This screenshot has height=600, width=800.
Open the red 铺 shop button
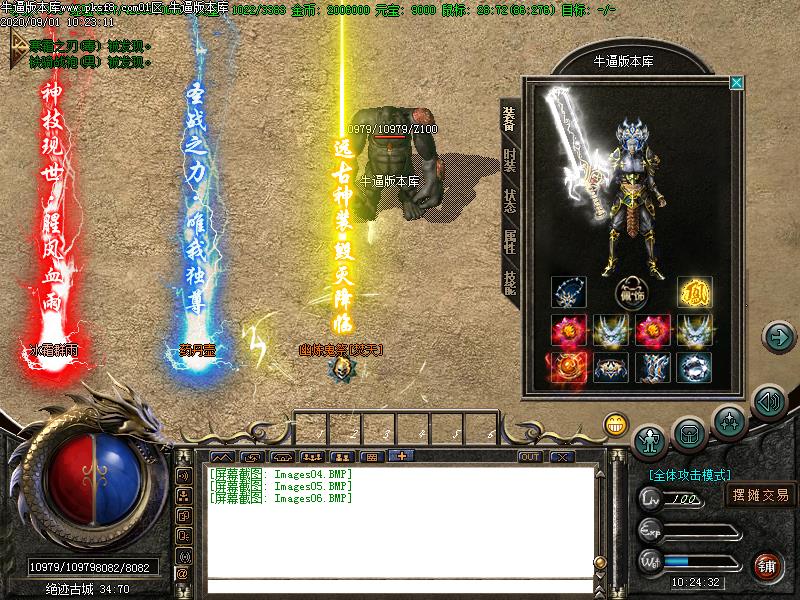(767, 566)
